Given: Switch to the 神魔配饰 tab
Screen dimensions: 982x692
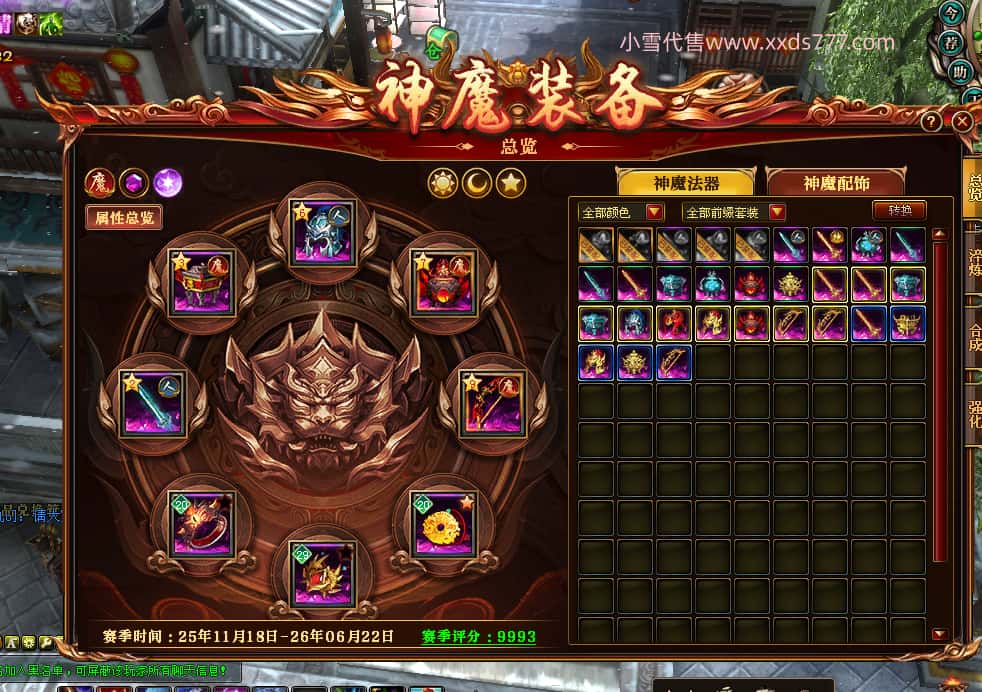Looking at the screenshot, I should [x=836, y=183].
